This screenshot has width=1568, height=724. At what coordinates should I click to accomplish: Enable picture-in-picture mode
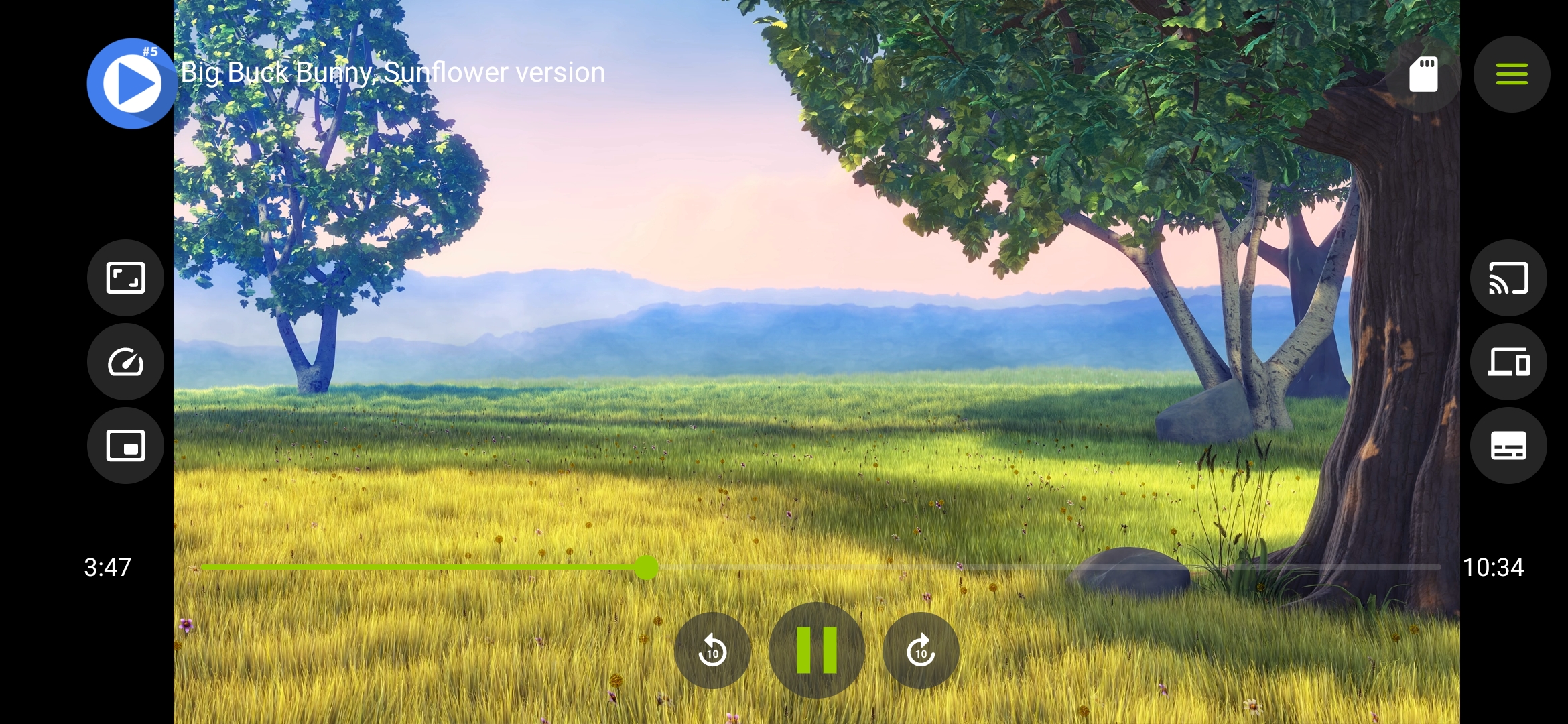[125, 446]
